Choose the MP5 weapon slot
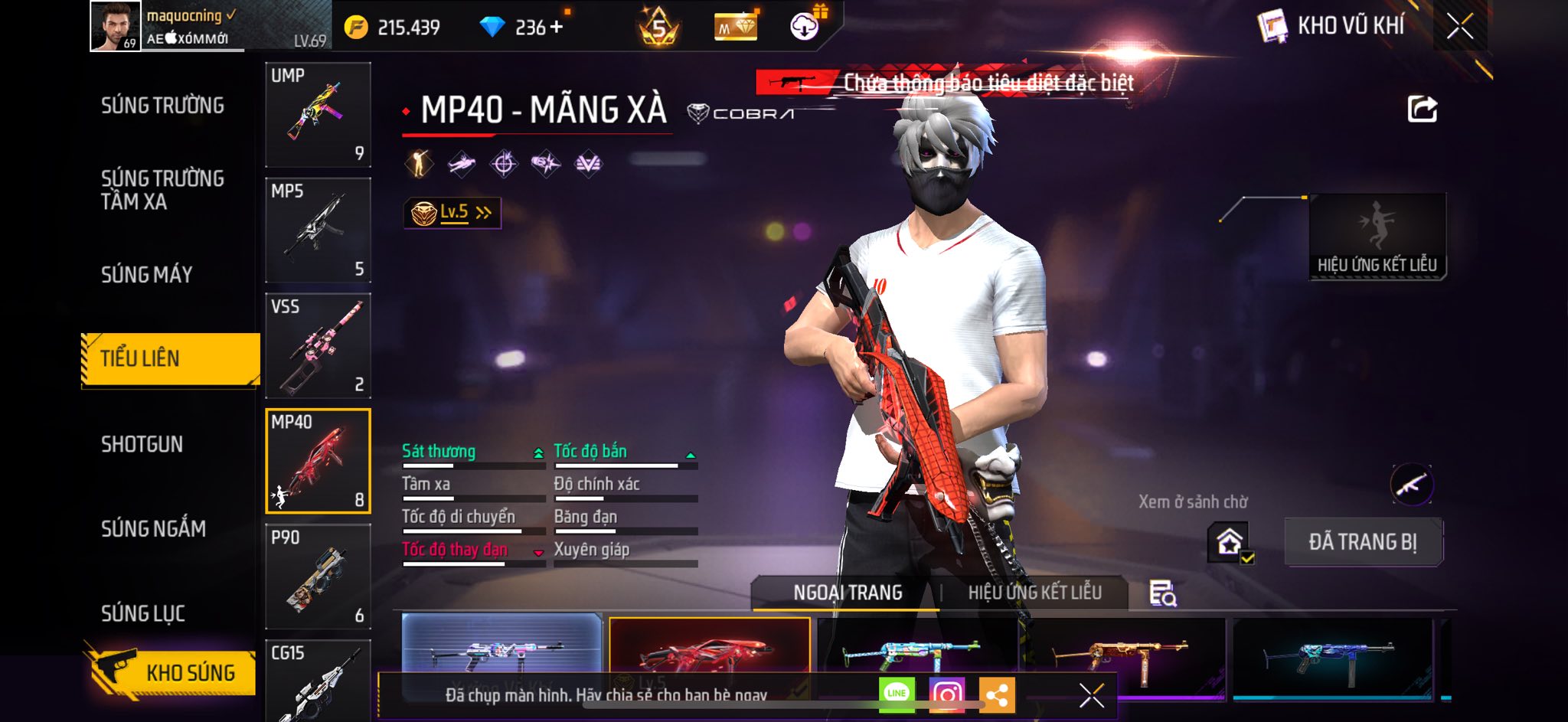 click(318, 230)
